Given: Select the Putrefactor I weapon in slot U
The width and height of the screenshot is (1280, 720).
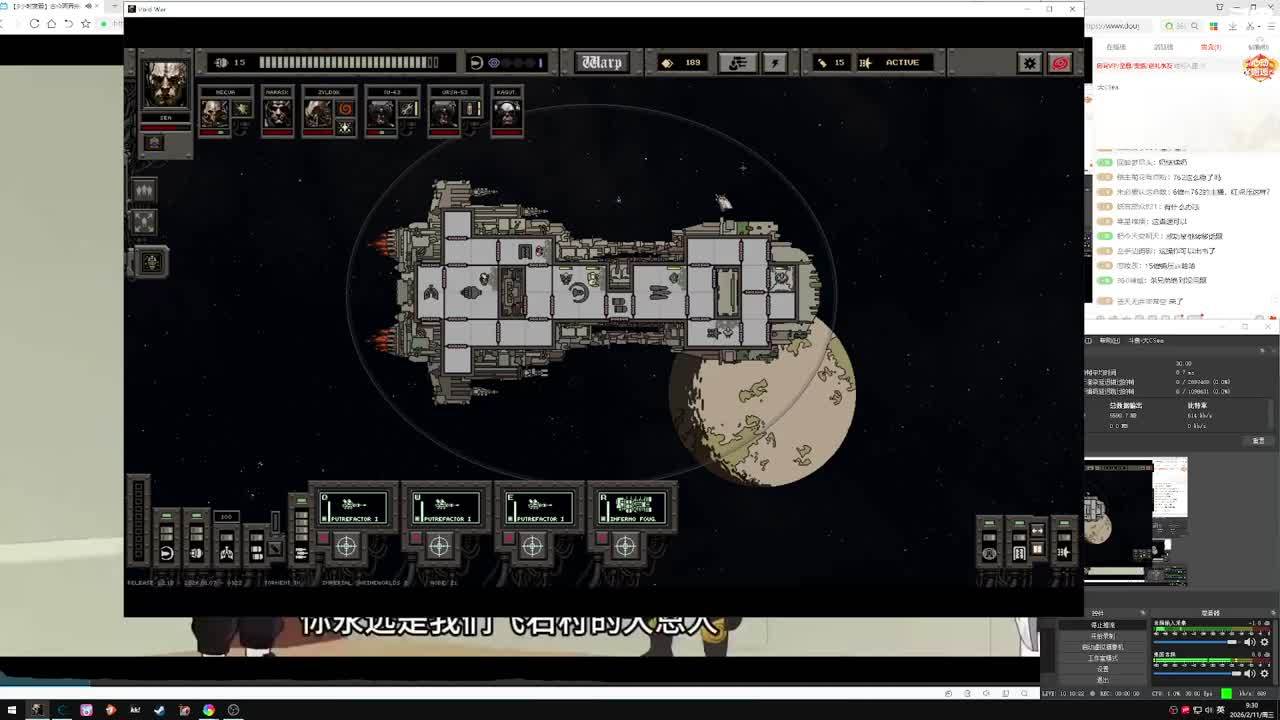Looking at the screenshot, I should (x=446, y=507).
